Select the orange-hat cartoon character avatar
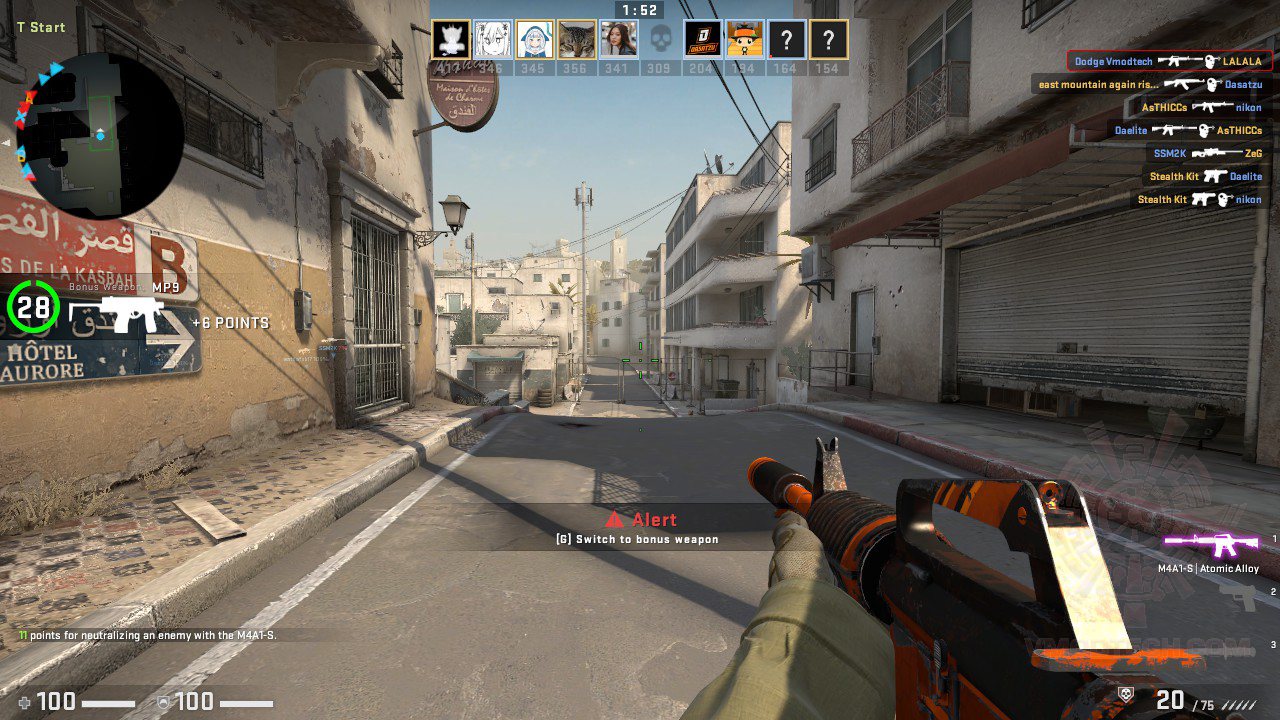This screenshot has height=720, width=1280. [x=745, y=40]
